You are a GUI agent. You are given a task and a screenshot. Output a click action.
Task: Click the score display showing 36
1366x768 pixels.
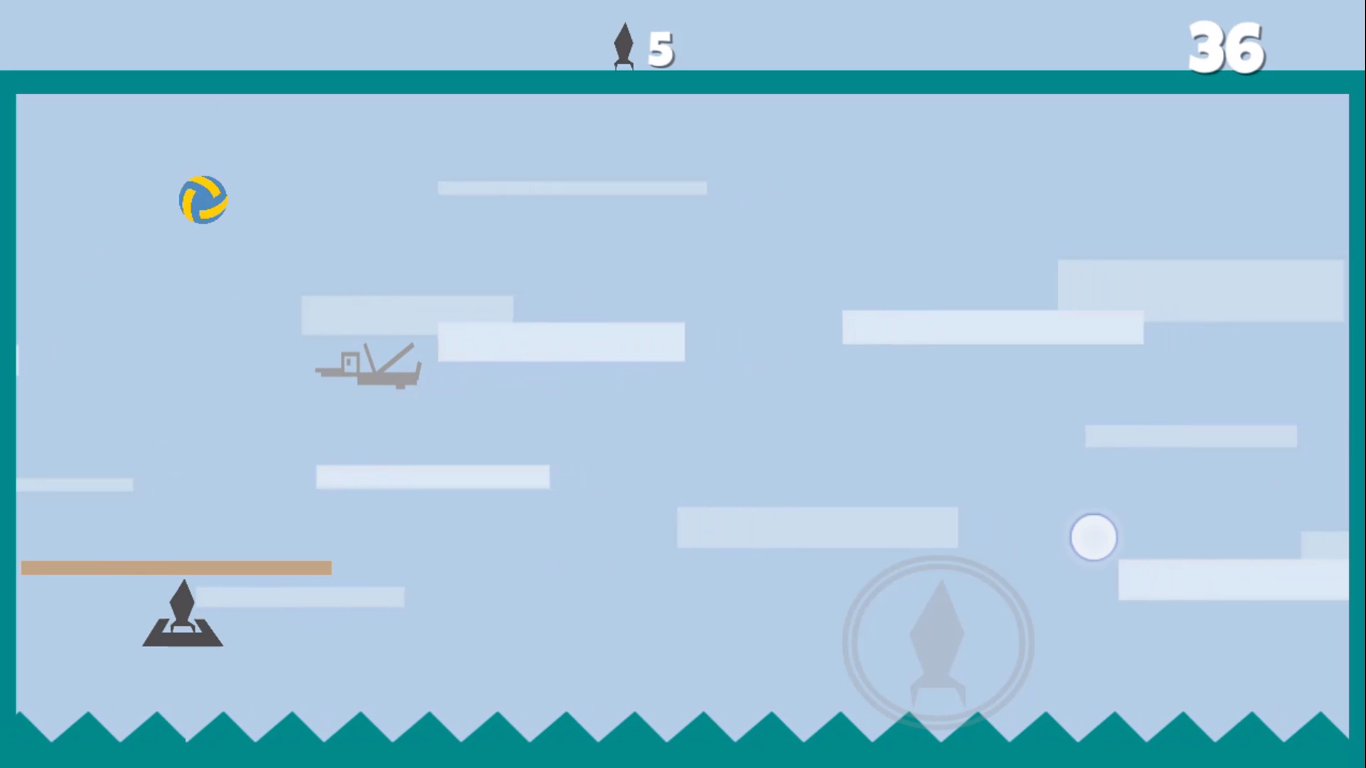pos(1225,45)
